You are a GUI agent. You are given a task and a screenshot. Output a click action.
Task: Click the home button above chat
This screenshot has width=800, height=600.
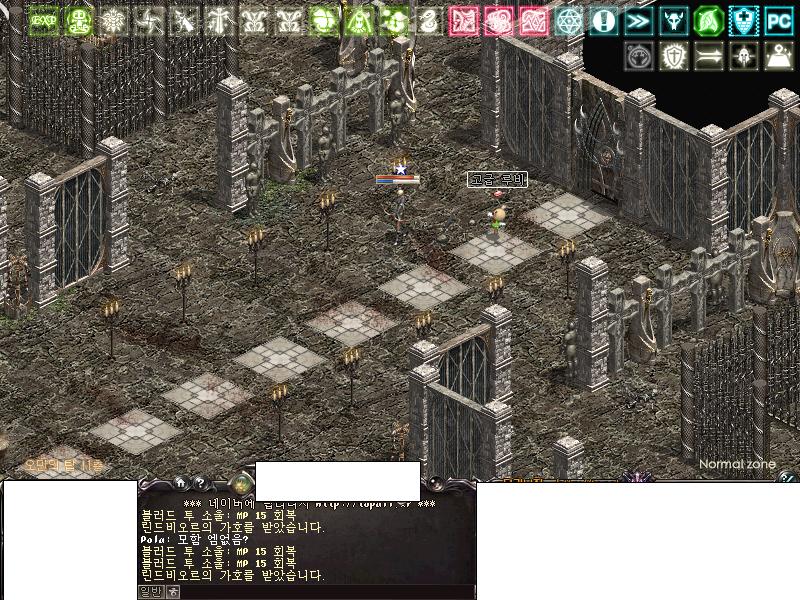coord(180,483)
